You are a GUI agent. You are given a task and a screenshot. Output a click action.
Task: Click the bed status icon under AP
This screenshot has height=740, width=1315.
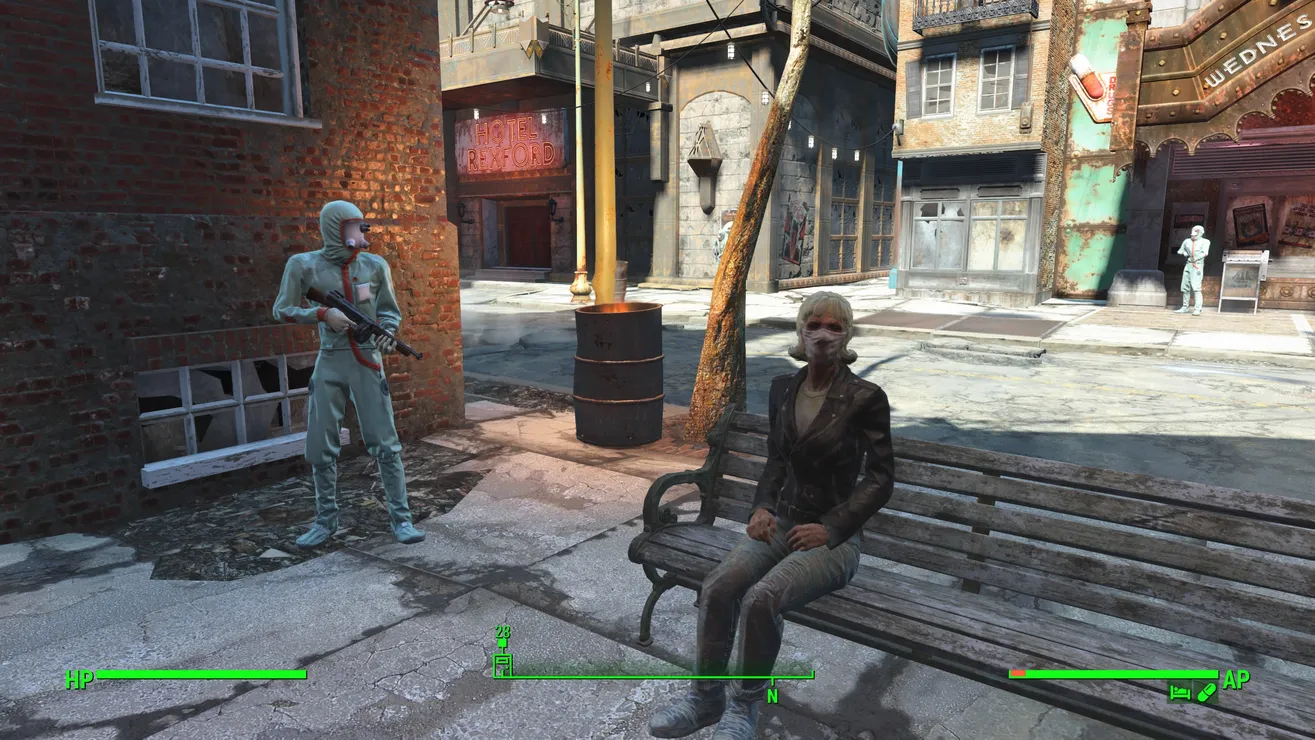pyautogui.click(x=1180, y=691)
